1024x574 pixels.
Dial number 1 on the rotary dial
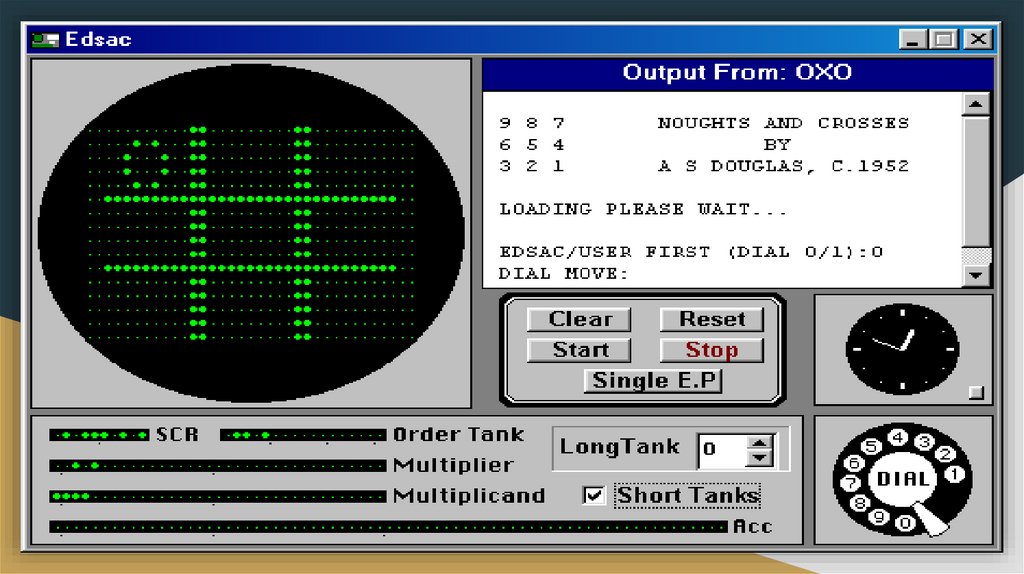tap(955, 474)
